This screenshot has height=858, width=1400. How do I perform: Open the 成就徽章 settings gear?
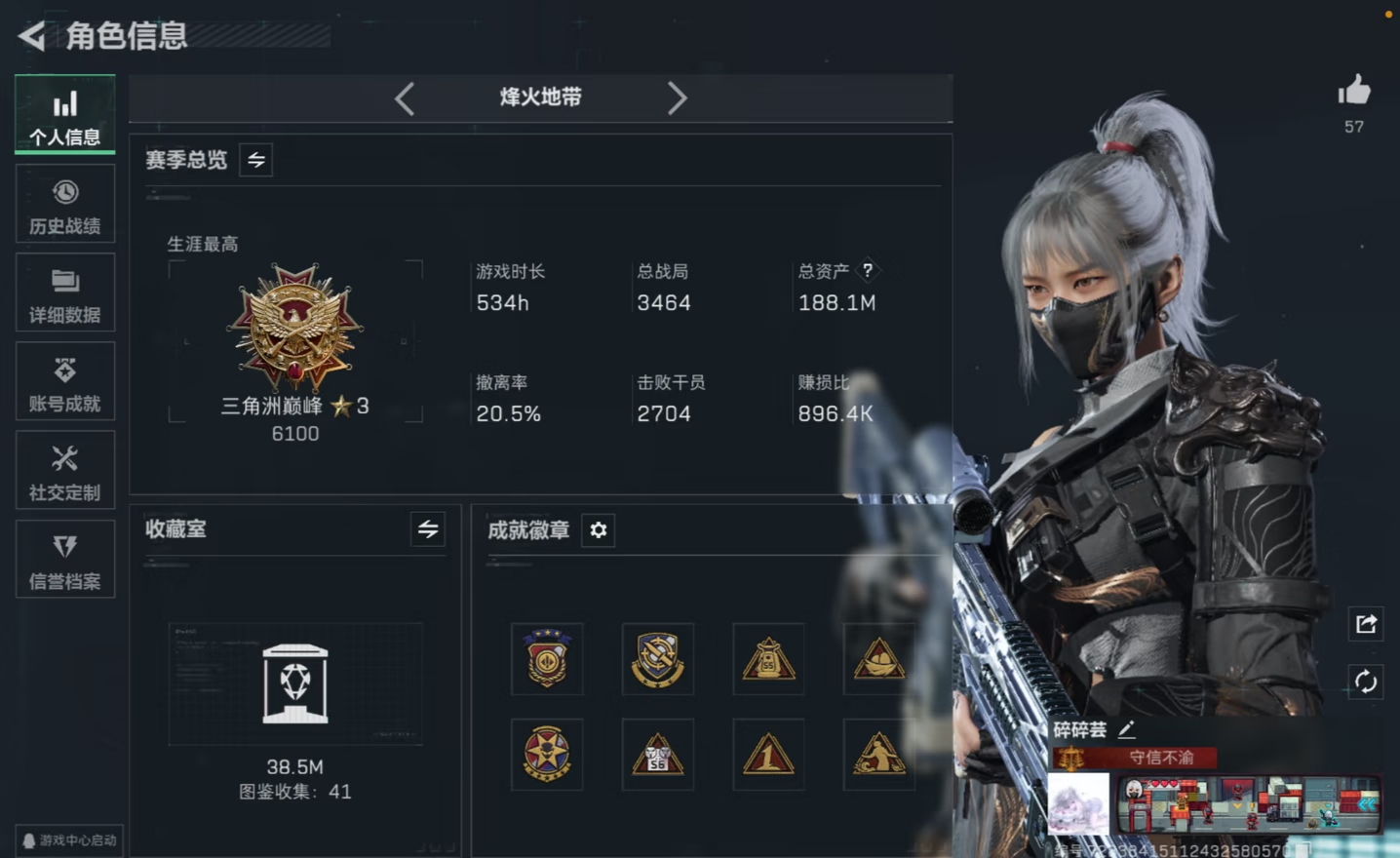pos(598,530)
